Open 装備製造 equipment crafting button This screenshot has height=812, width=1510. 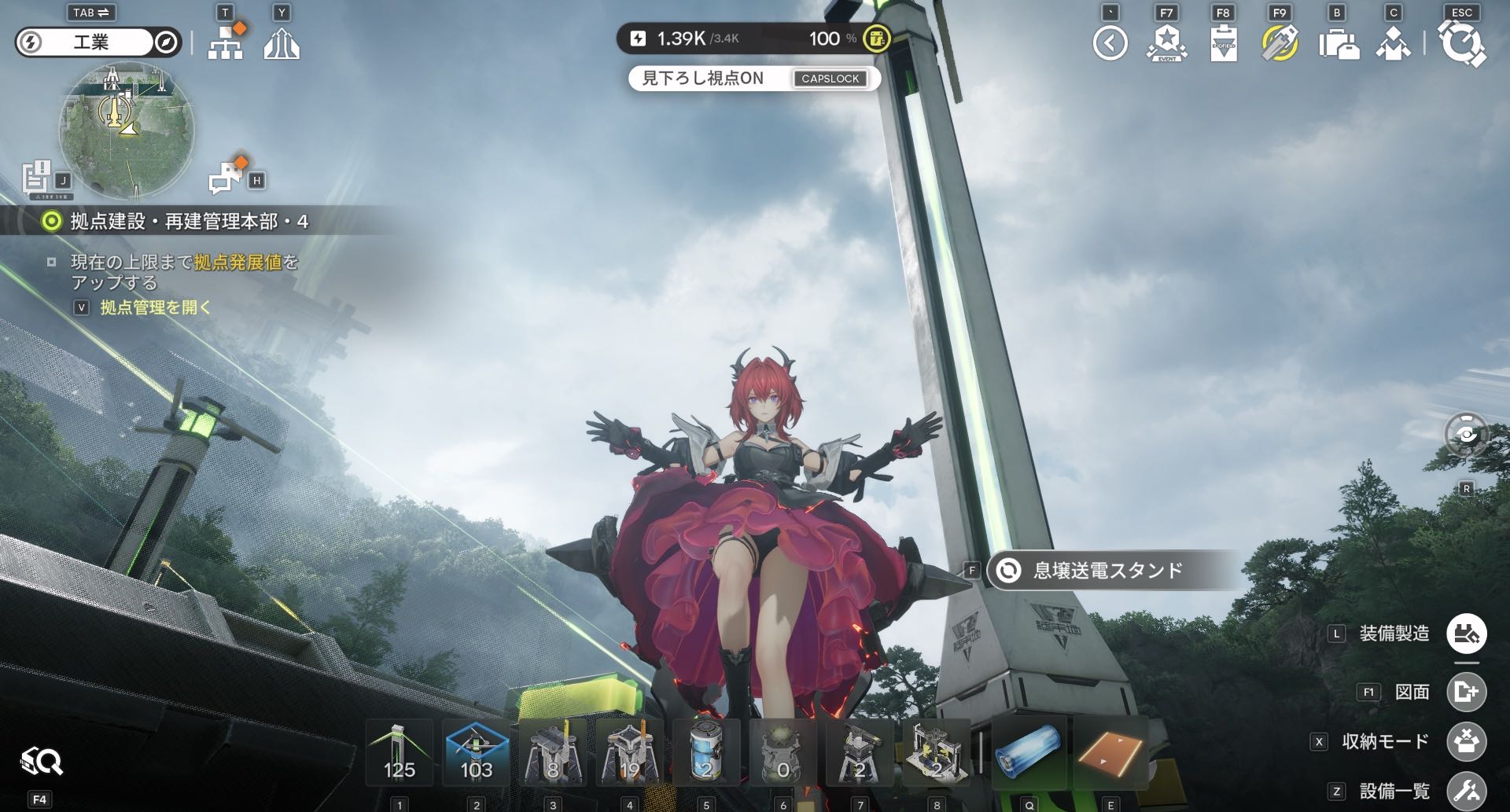(1466, 634)
